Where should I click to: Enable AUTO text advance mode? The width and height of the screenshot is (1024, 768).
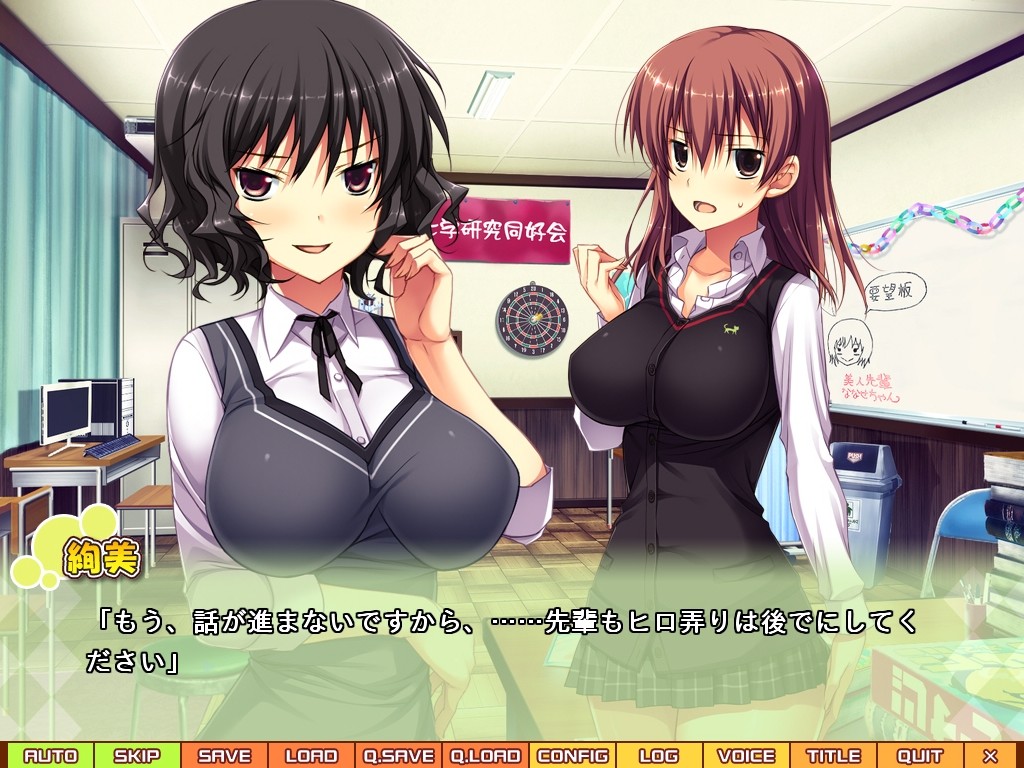(x=50, y=756)
